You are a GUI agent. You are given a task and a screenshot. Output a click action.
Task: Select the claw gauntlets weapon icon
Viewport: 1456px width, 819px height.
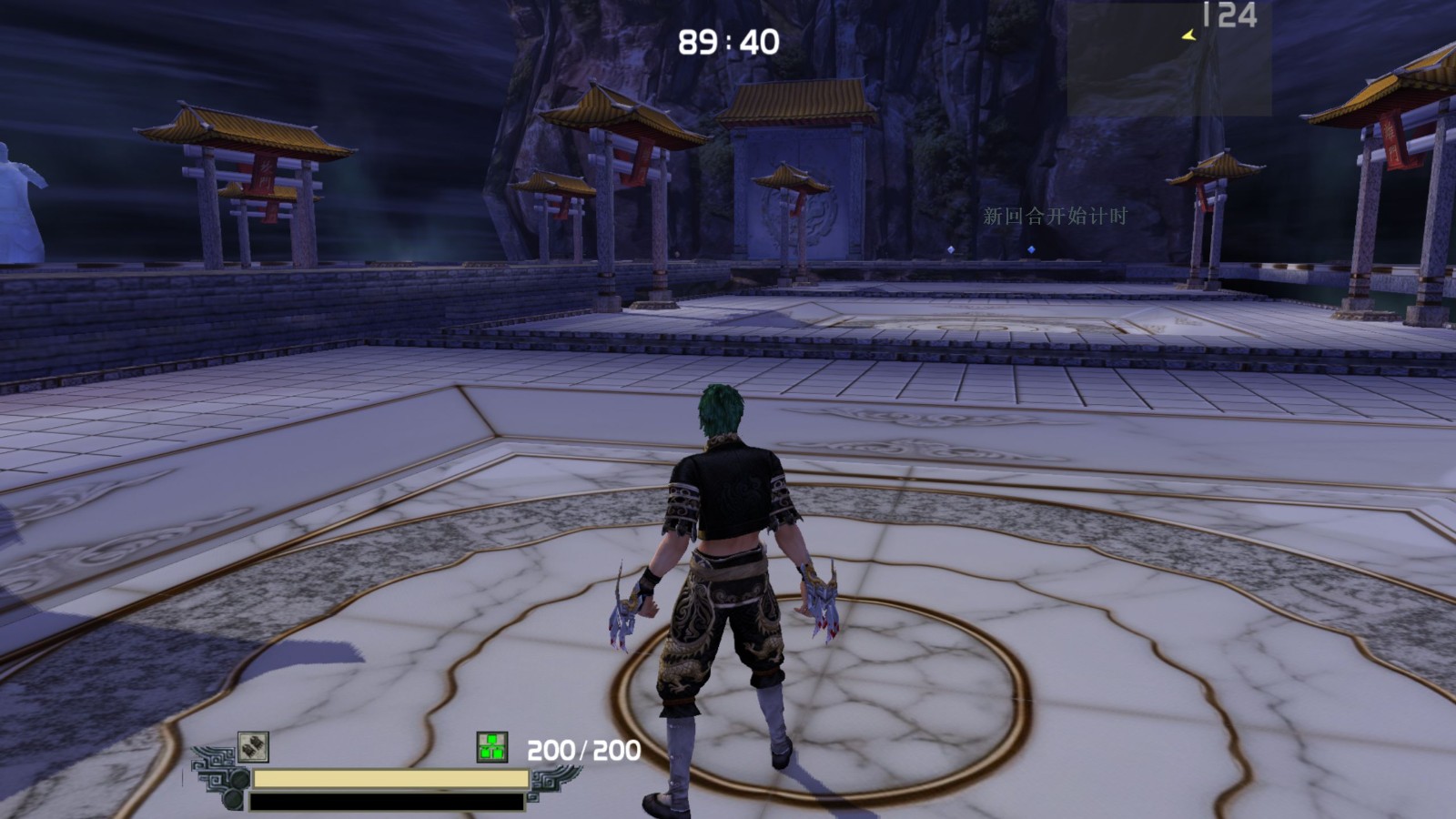click(x=253, y=747)
